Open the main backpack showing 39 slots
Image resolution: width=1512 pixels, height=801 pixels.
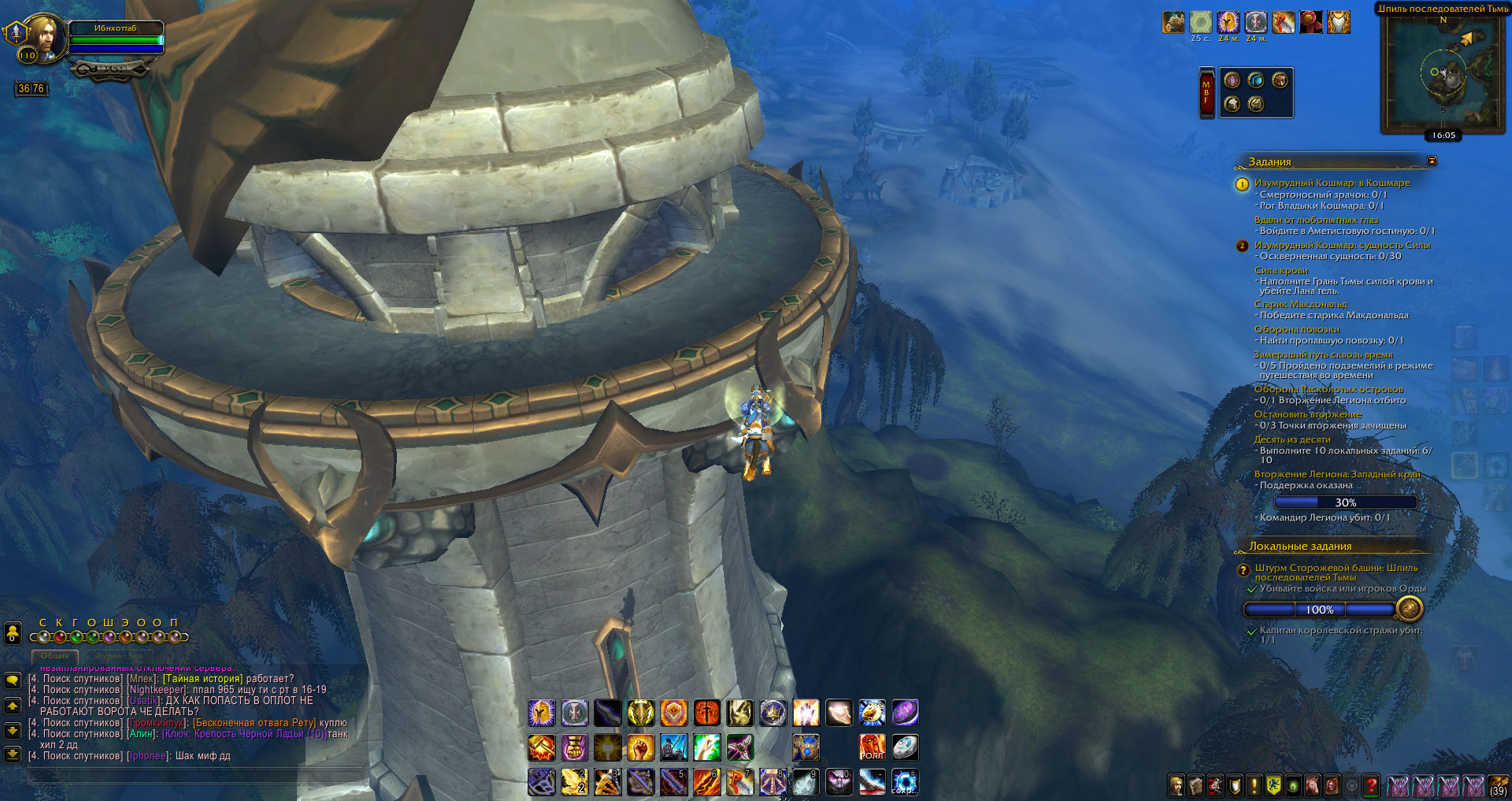tap(1498, 785)
